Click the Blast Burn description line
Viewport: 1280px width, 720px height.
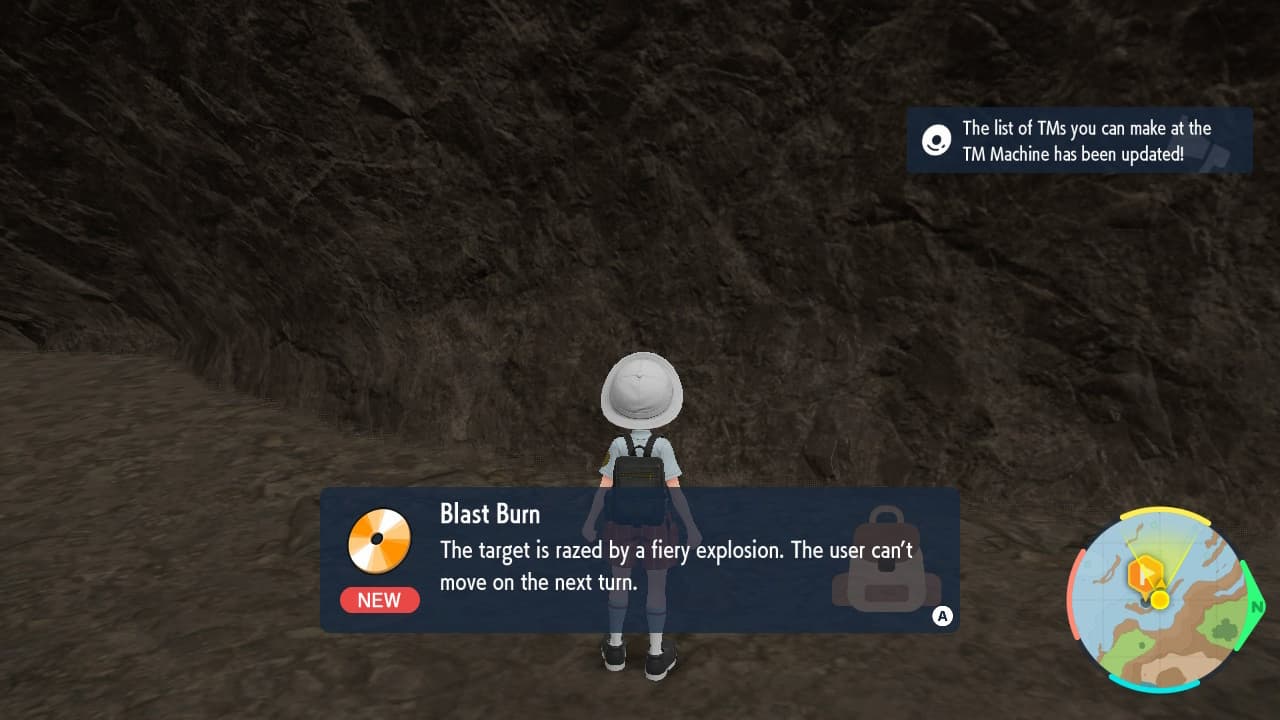[675, 550]
